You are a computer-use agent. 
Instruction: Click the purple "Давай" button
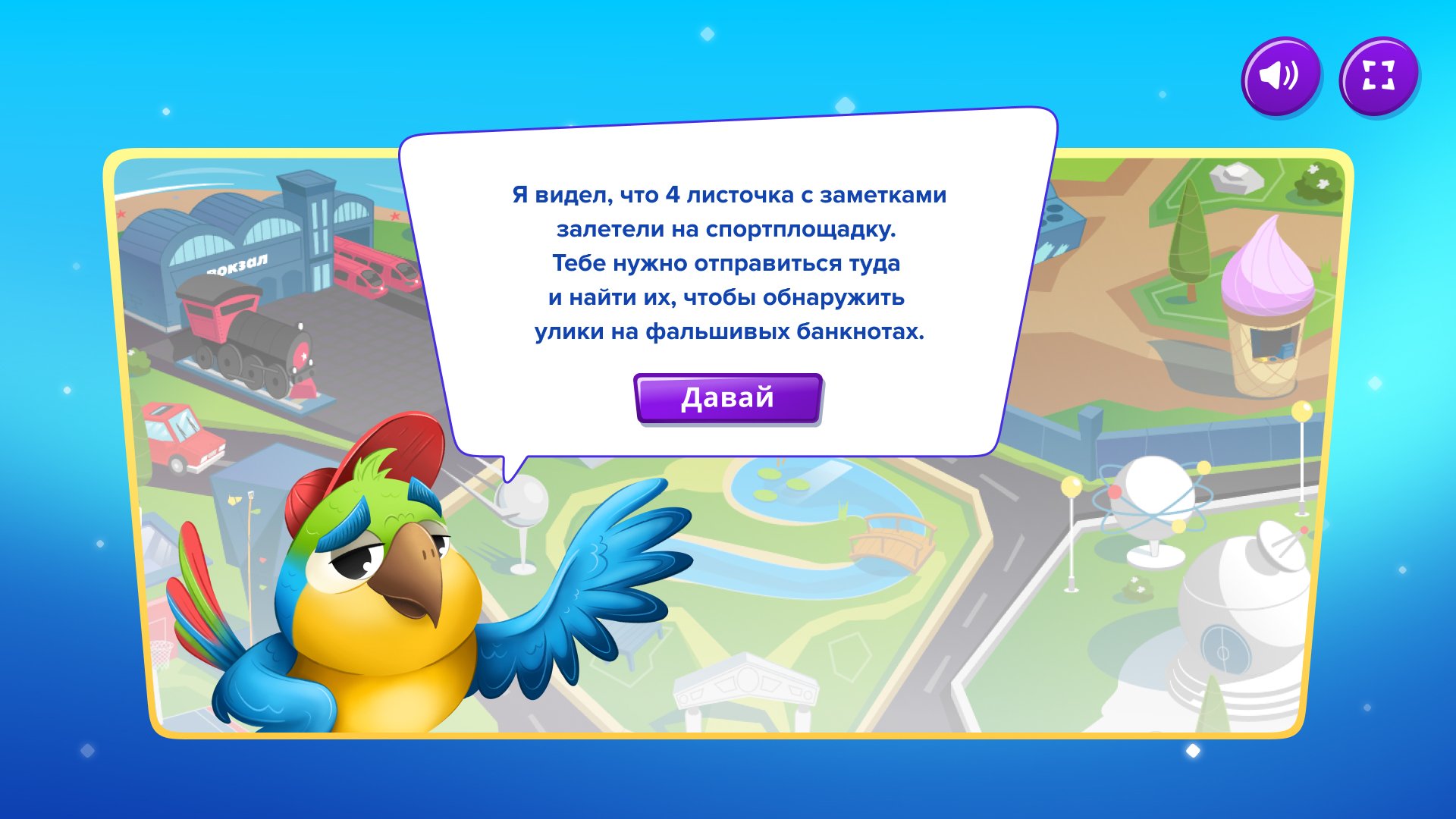pyautogui.click(x=727, y=398)
